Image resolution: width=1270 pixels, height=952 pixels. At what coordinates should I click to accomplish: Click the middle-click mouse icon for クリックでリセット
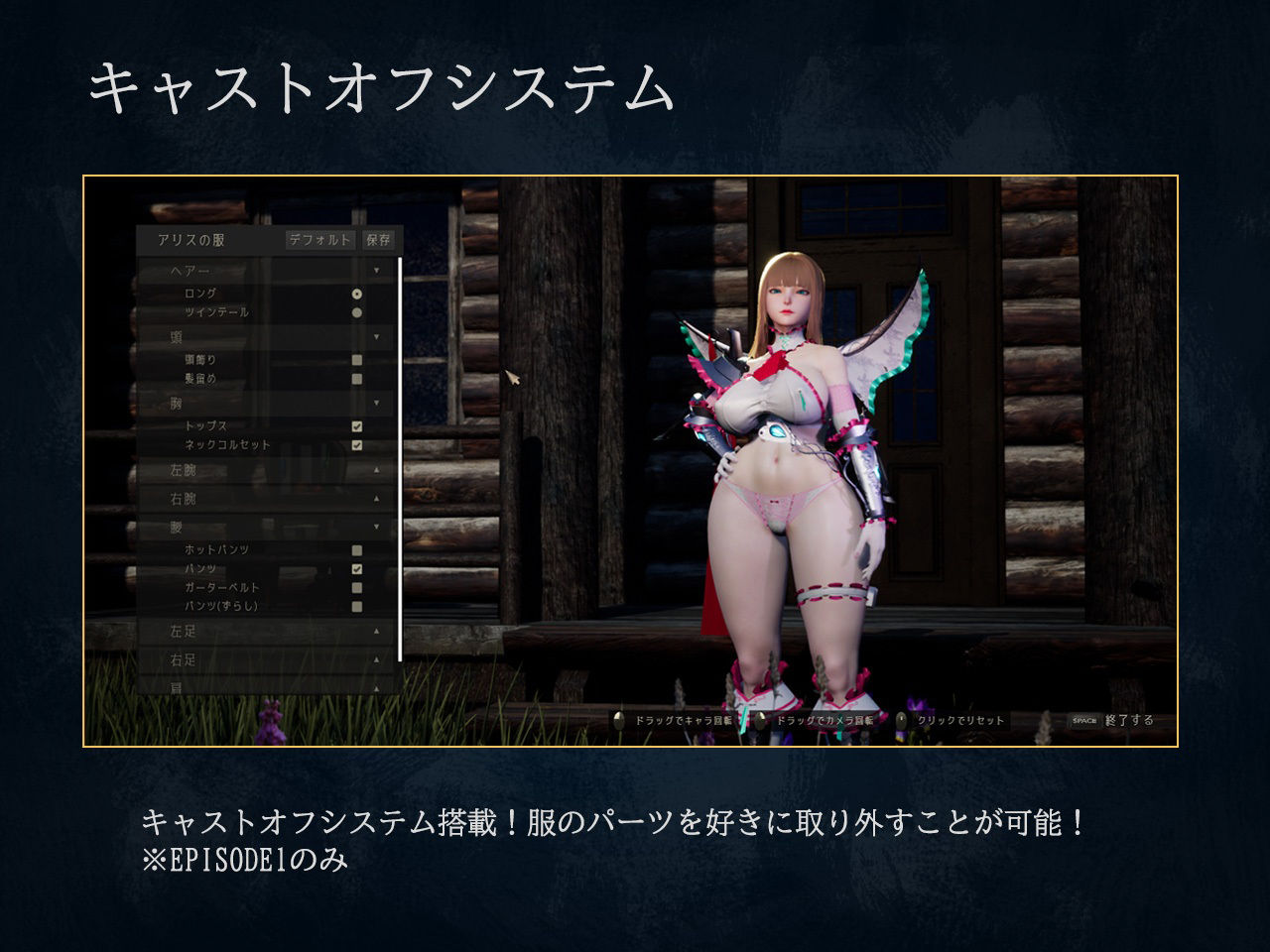pyautogui.click(x=902, y=721)
